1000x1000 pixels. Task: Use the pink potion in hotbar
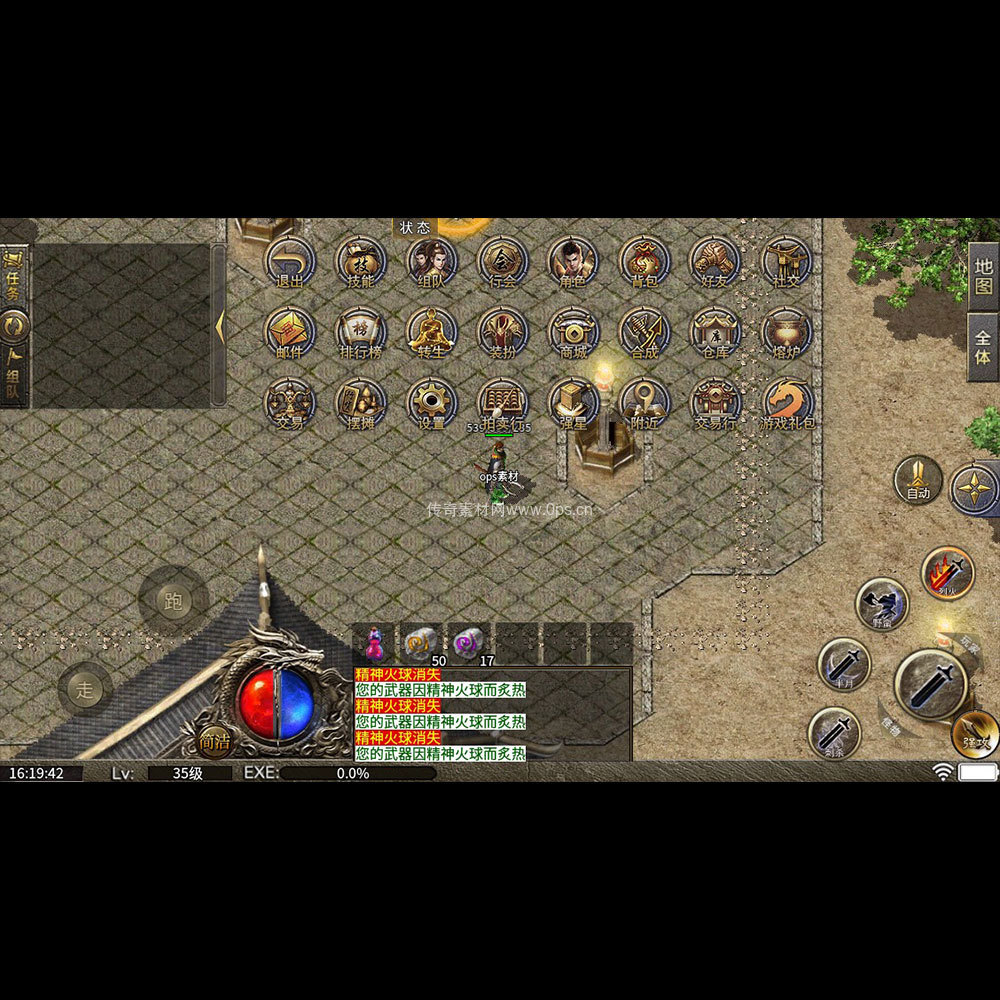click(x=374, y=642)
